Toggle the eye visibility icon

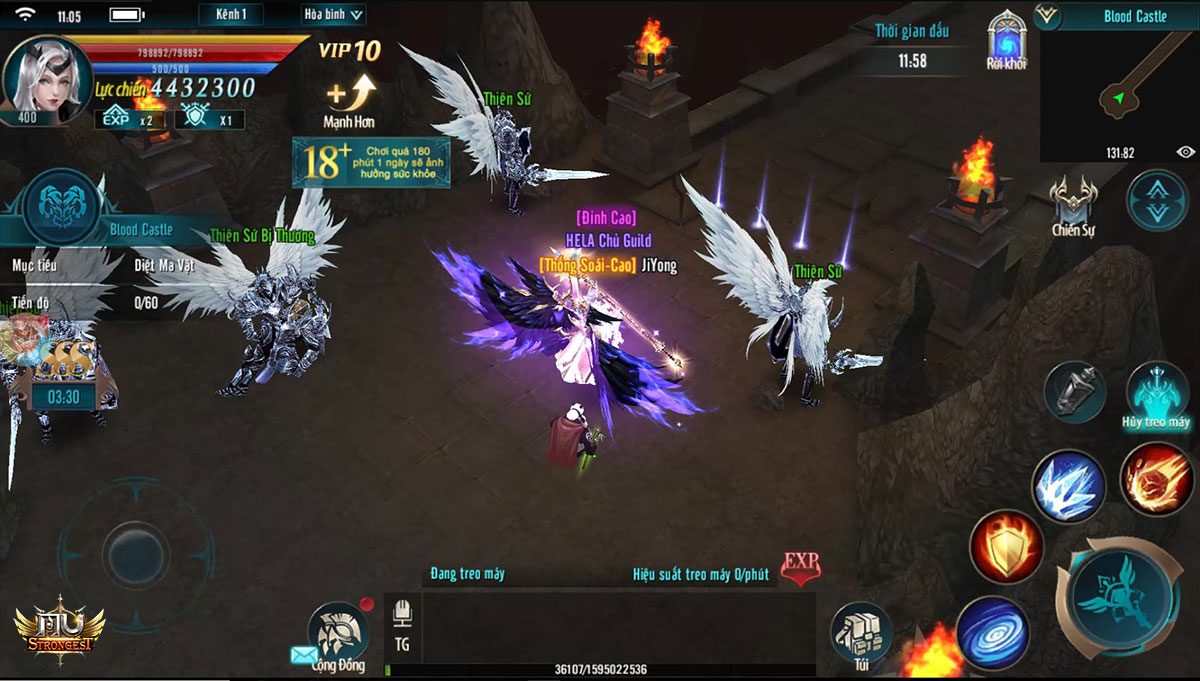[1185, 152]
